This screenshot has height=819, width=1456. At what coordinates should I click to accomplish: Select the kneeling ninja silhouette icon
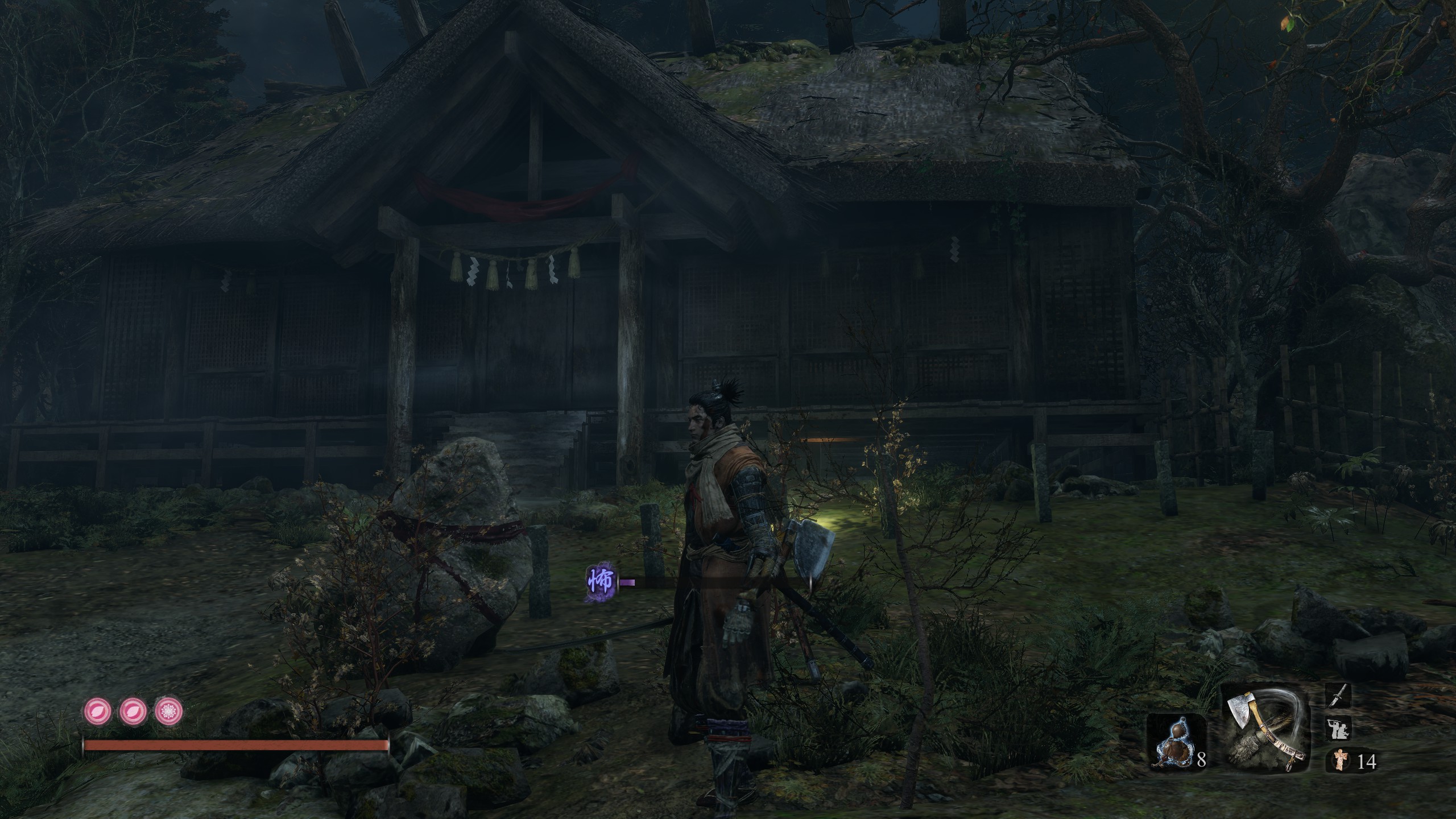[x=1338, y=729]
